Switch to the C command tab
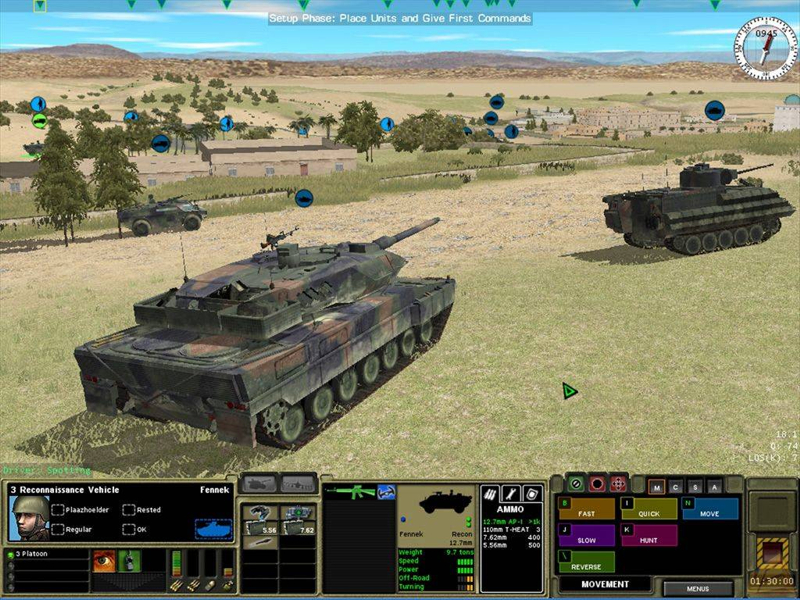Viewport: 800px width, 600px height. [676, 487]
